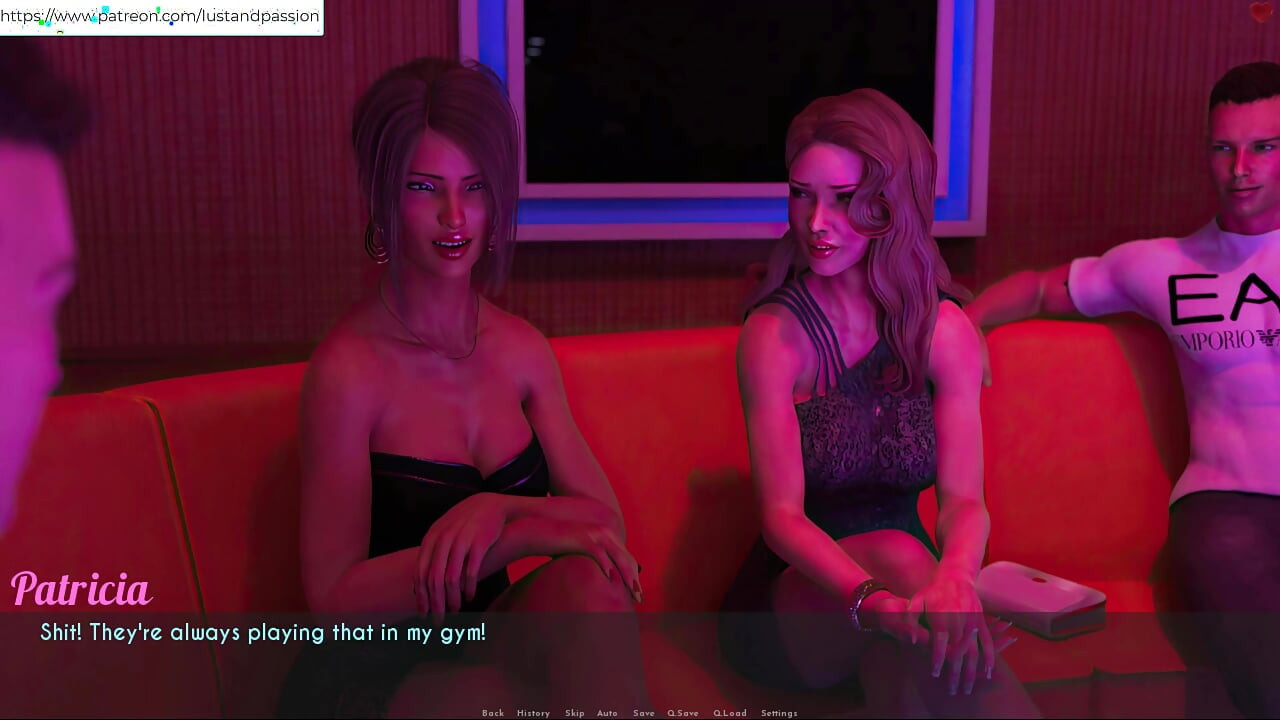The image size is (1280, 720).
Task: Click Back to rewind to the previous line
Action: 493,712
